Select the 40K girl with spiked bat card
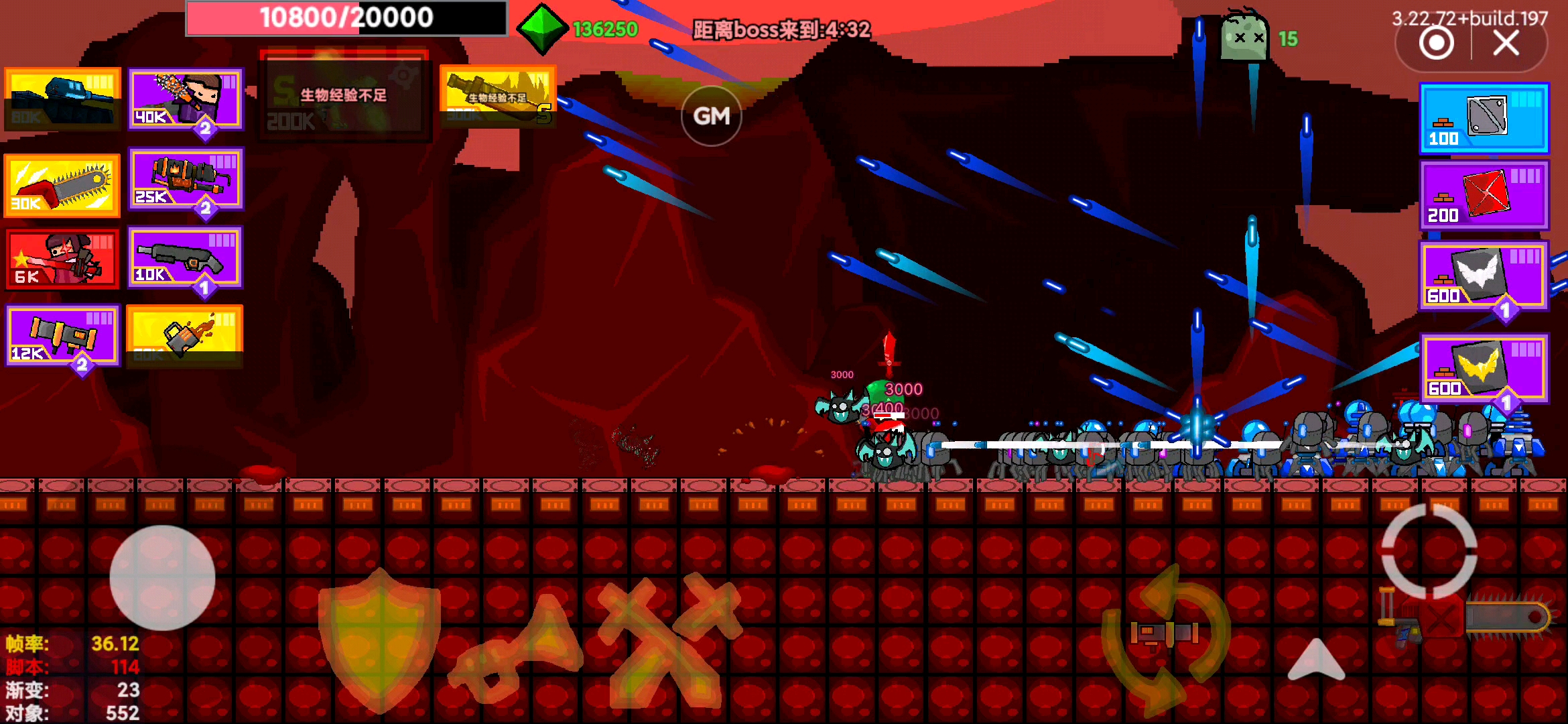This screenshot has height=724, width=1568. coord(186,99)
